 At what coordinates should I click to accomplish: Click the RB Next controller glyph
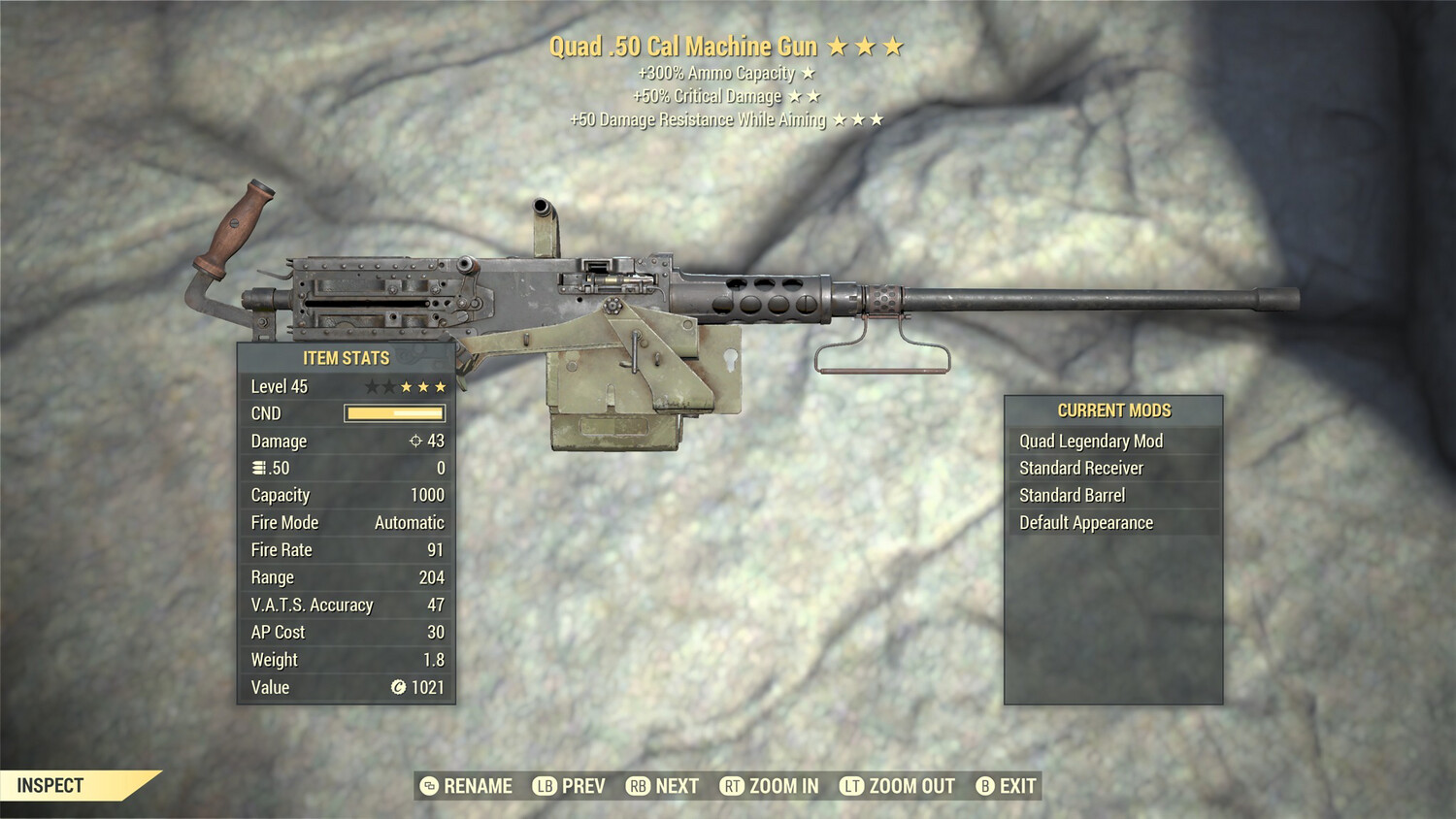pos(630,786)
